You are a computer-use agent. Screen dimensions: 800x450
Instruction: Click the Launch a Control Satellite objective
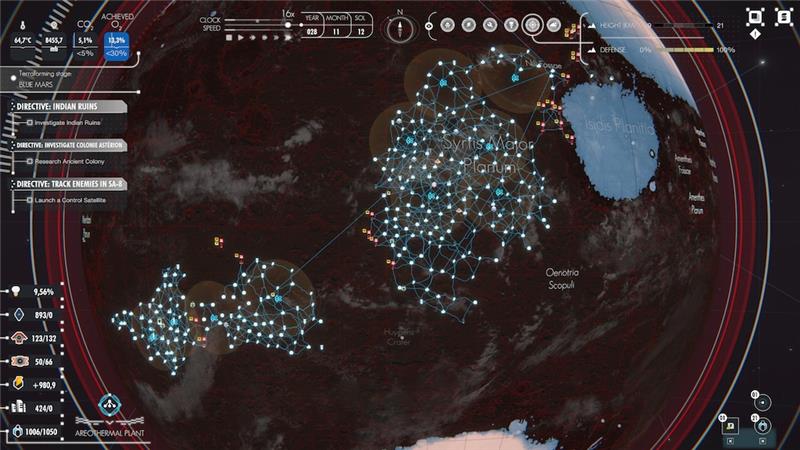point(70,200)
